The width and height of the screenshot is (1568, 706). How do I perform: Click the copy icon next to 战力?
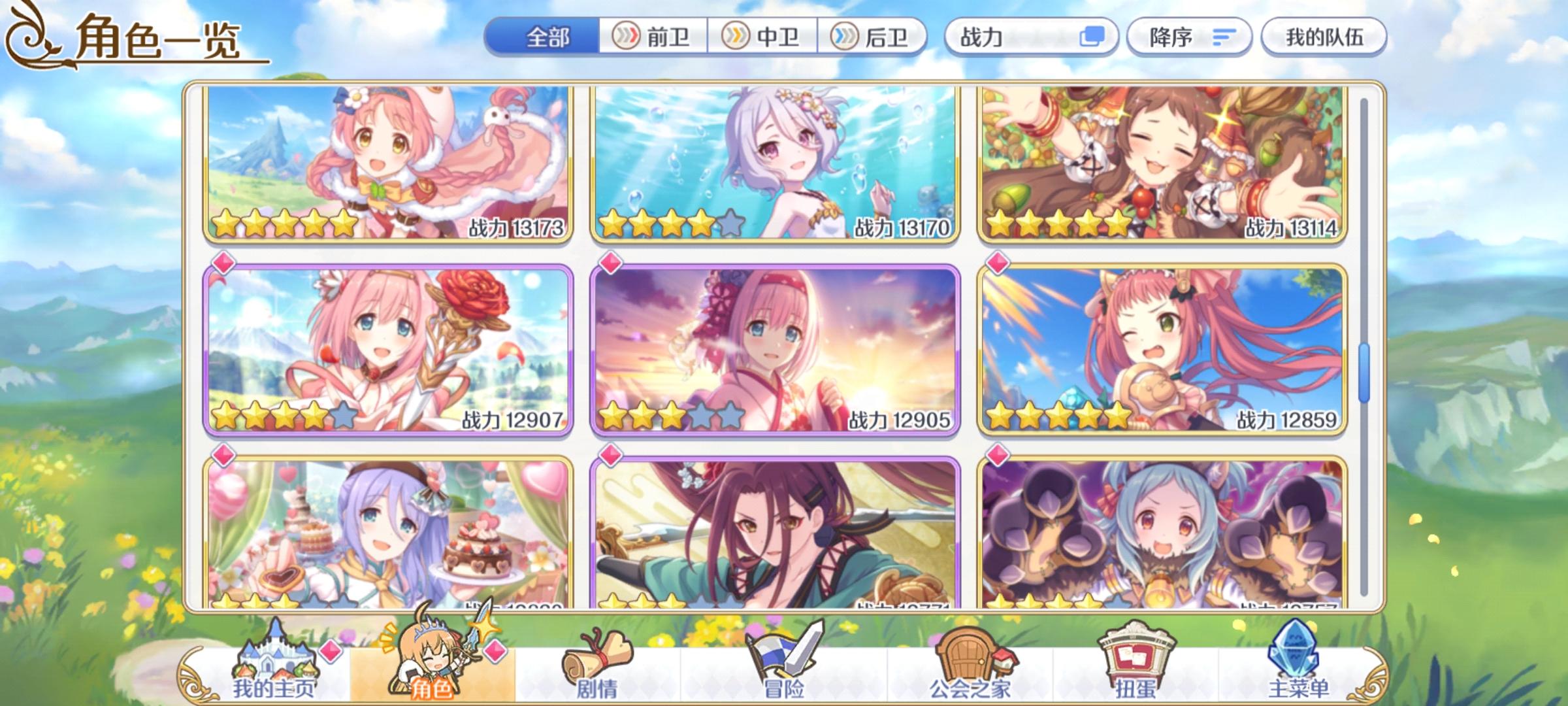tap(1092, 37)
